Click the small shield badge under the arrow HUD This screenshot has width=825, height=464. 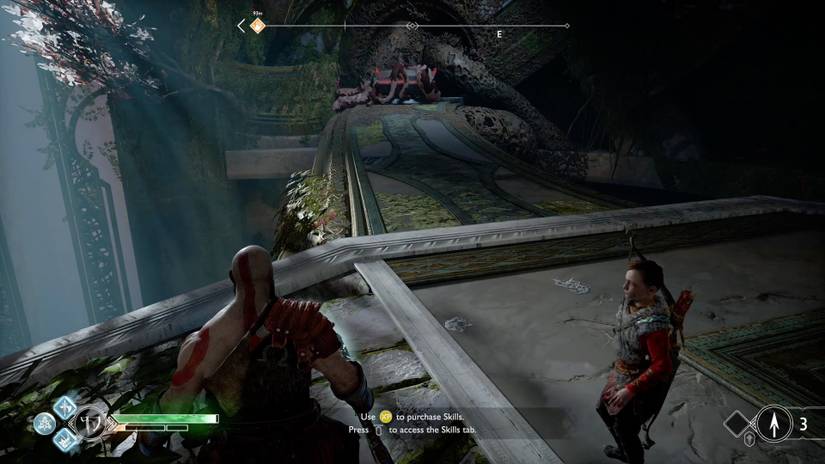click(x=751, y=440)
